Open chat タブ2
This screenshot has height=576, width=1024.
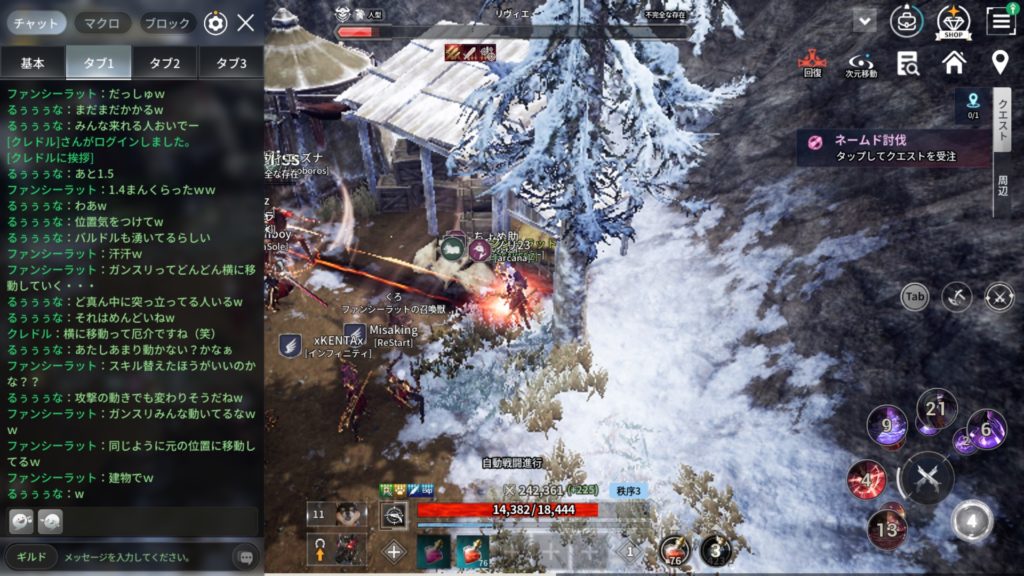pos(165,63)
